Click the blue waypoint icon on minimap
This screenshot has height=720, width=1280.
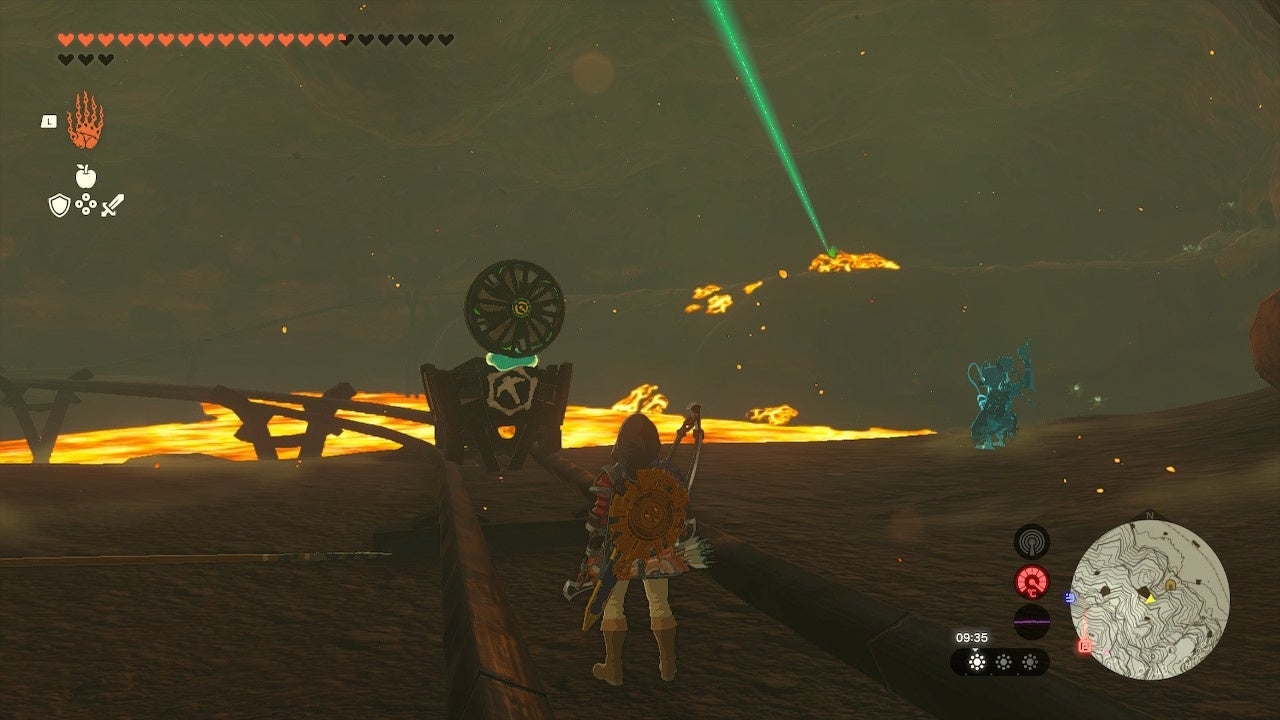pos(1069,597)
